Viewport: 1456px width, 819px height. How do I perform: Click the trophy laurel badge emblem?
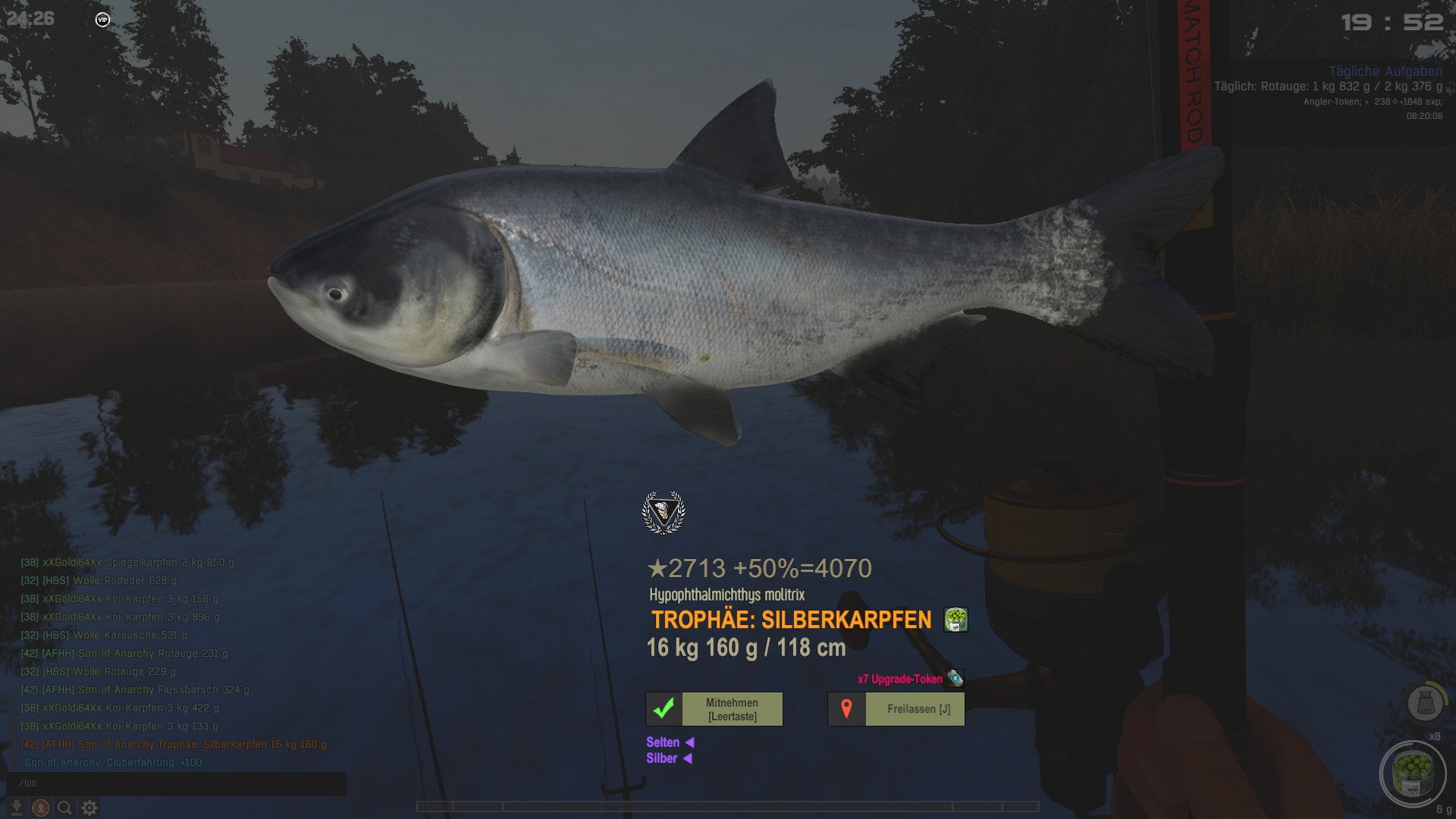point(664,512)
